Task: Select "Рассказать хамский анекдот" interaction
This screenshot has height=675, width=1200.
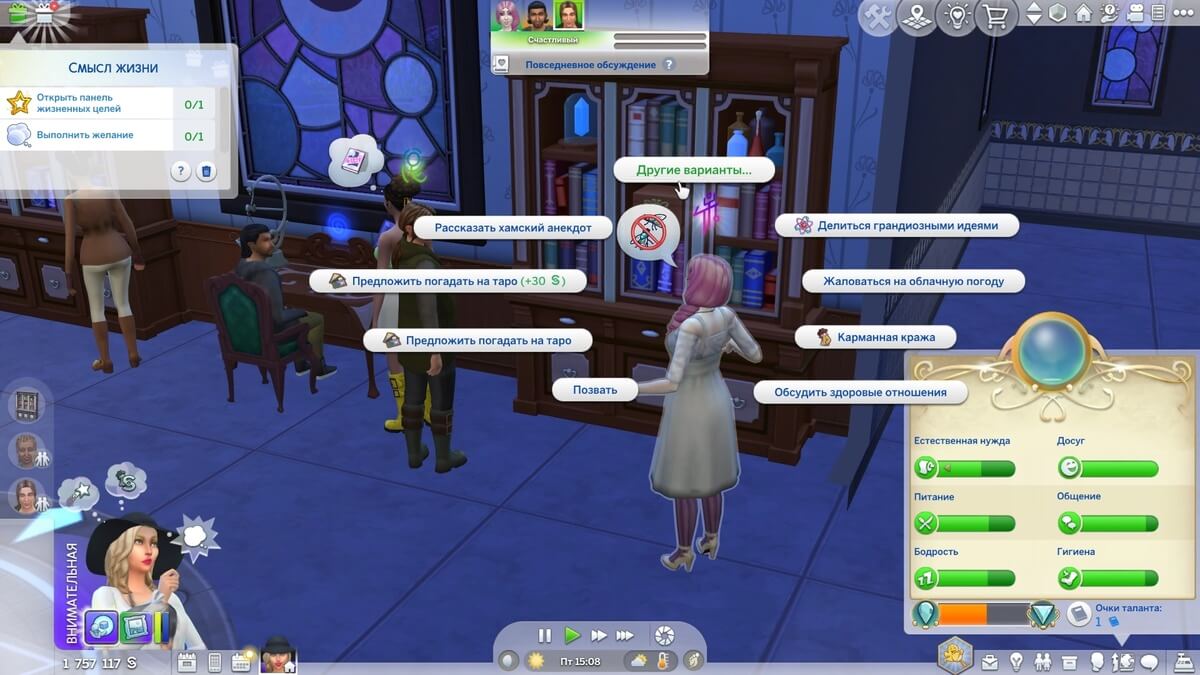Action: point(512,227)
